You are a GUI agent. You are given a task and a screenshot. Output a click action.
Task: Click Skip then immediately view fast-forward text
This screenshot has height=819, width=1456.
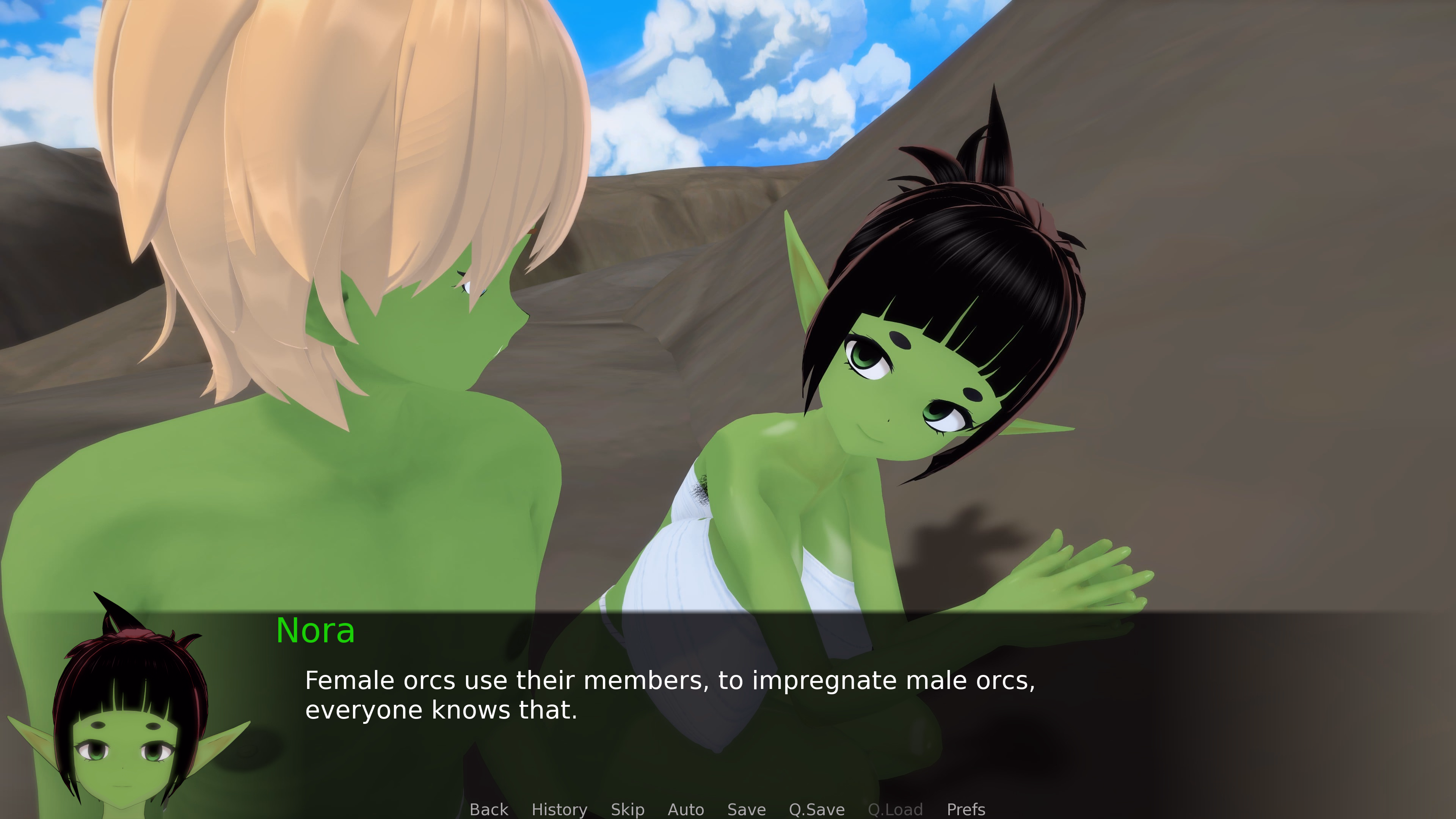coord(628,810)
